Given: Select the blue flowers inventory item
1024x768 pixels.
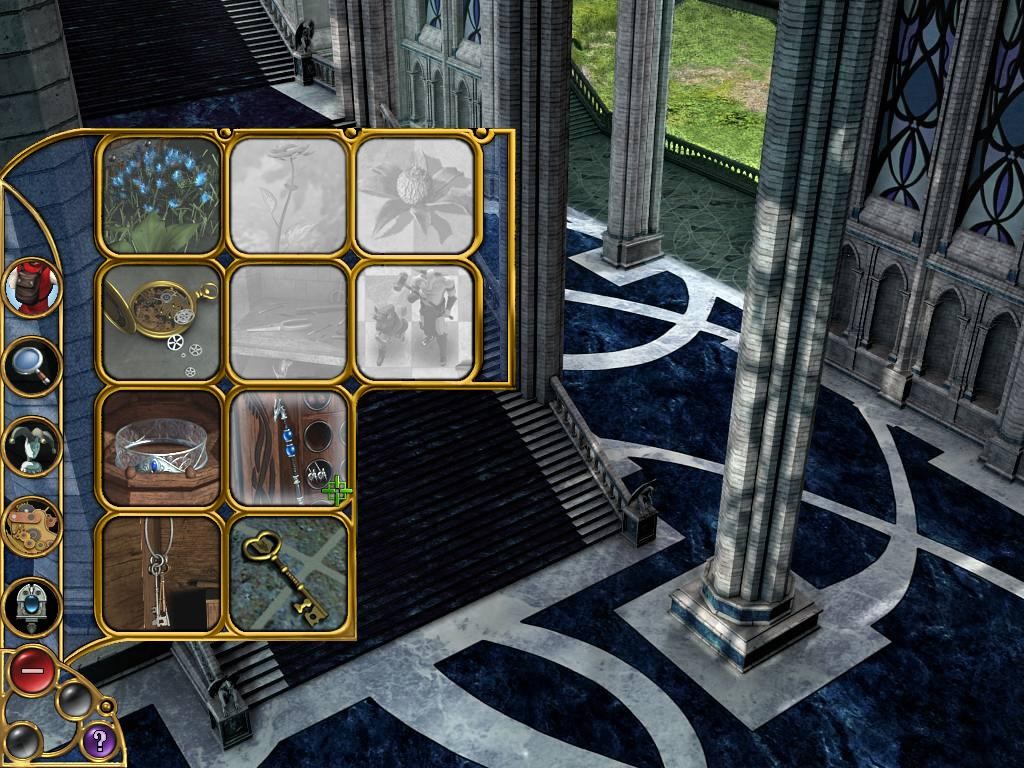Looking at the screenshot, I should (160, 195).
